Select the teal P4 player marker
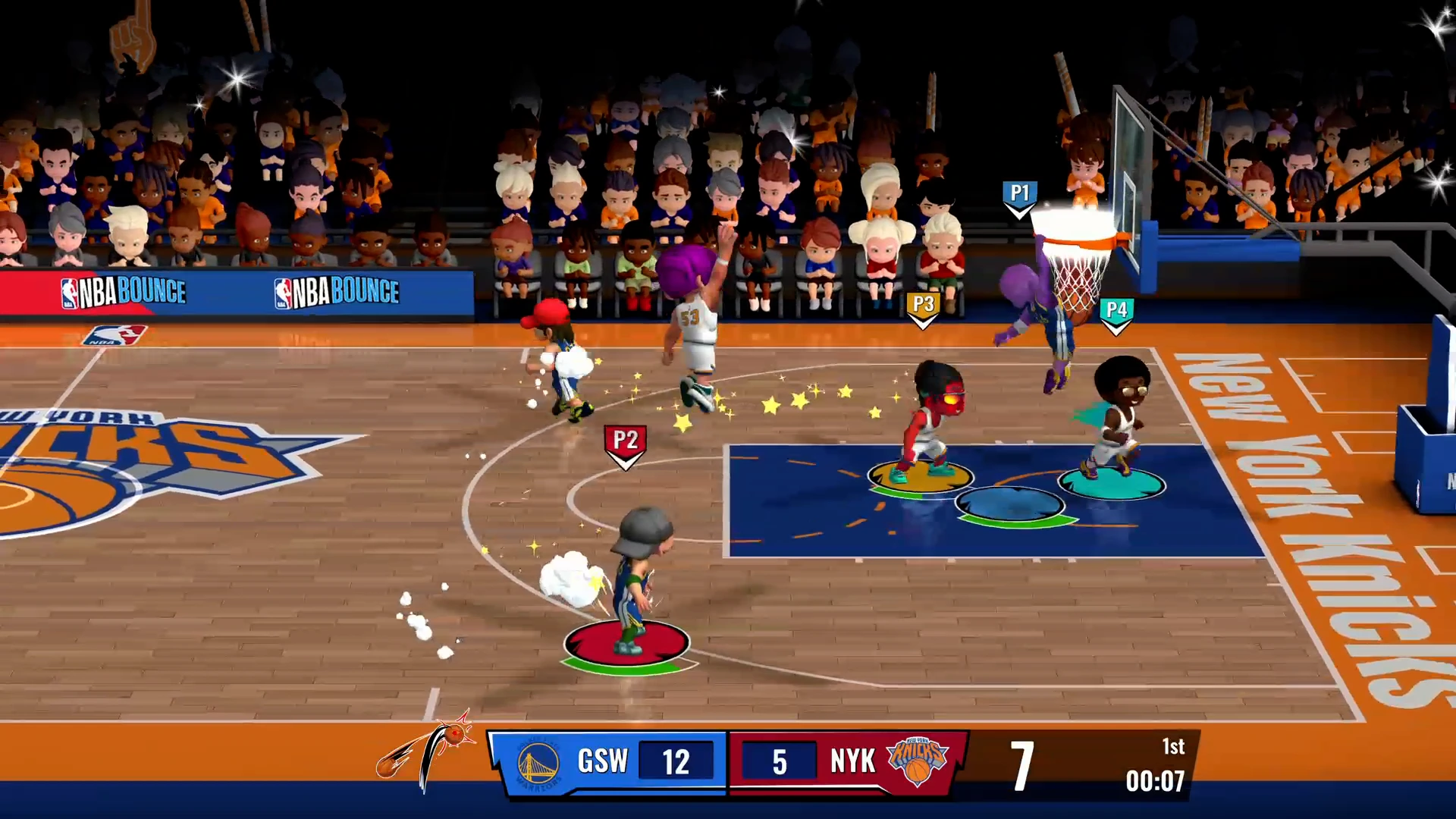This screenshot has height=819, width=1456. coord(1116,312)
